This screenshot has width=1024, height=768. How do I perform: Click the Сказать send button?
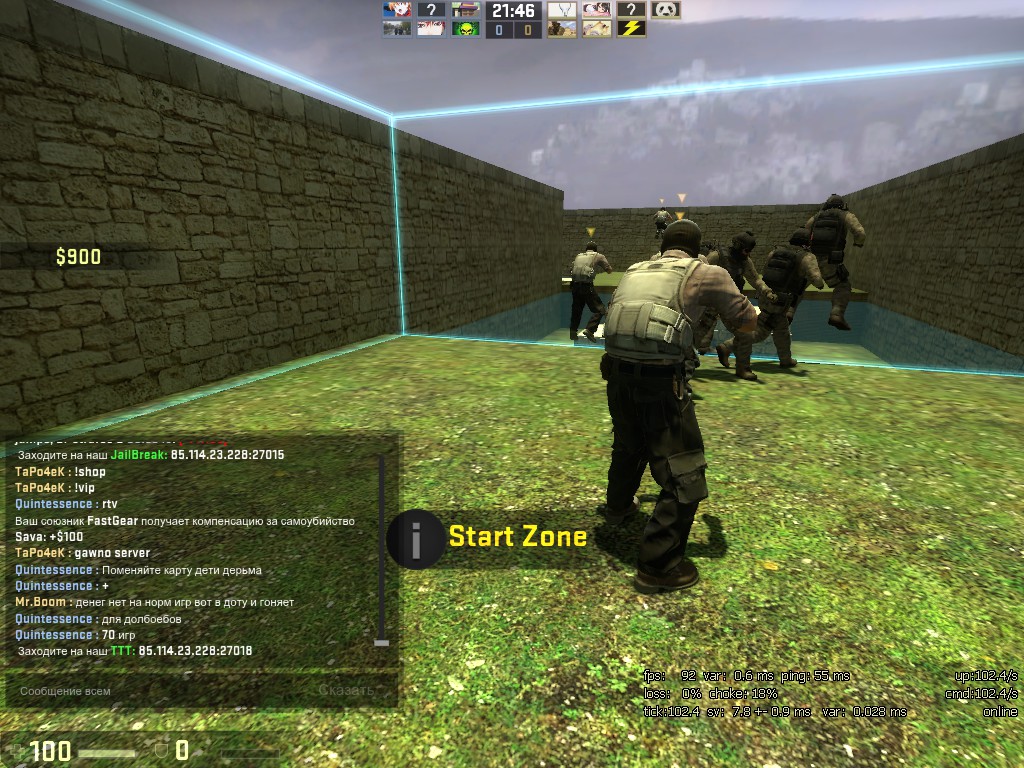[346, 691]
